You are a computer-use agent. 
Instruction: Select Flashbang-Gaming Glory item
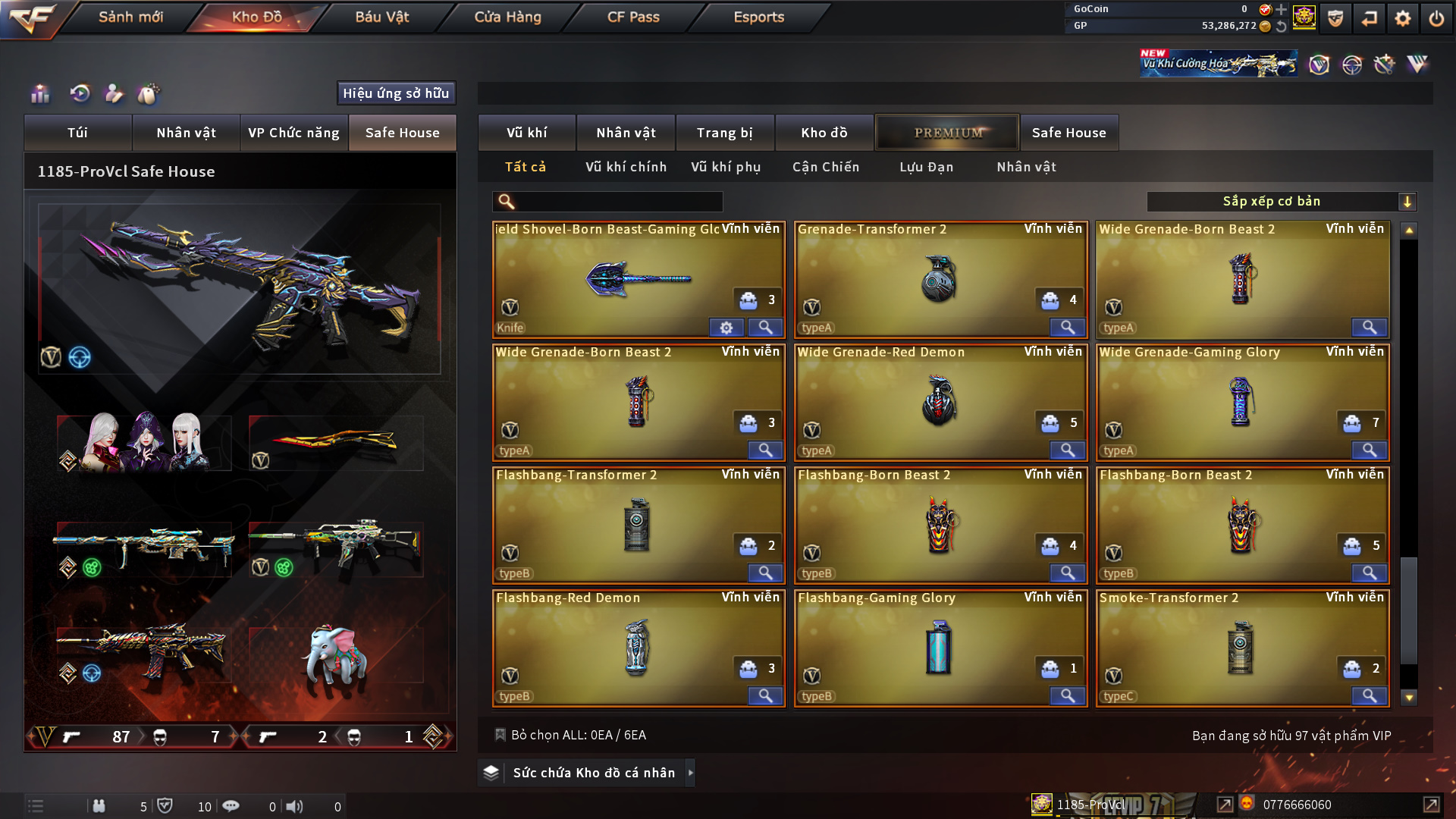[940, 648]
